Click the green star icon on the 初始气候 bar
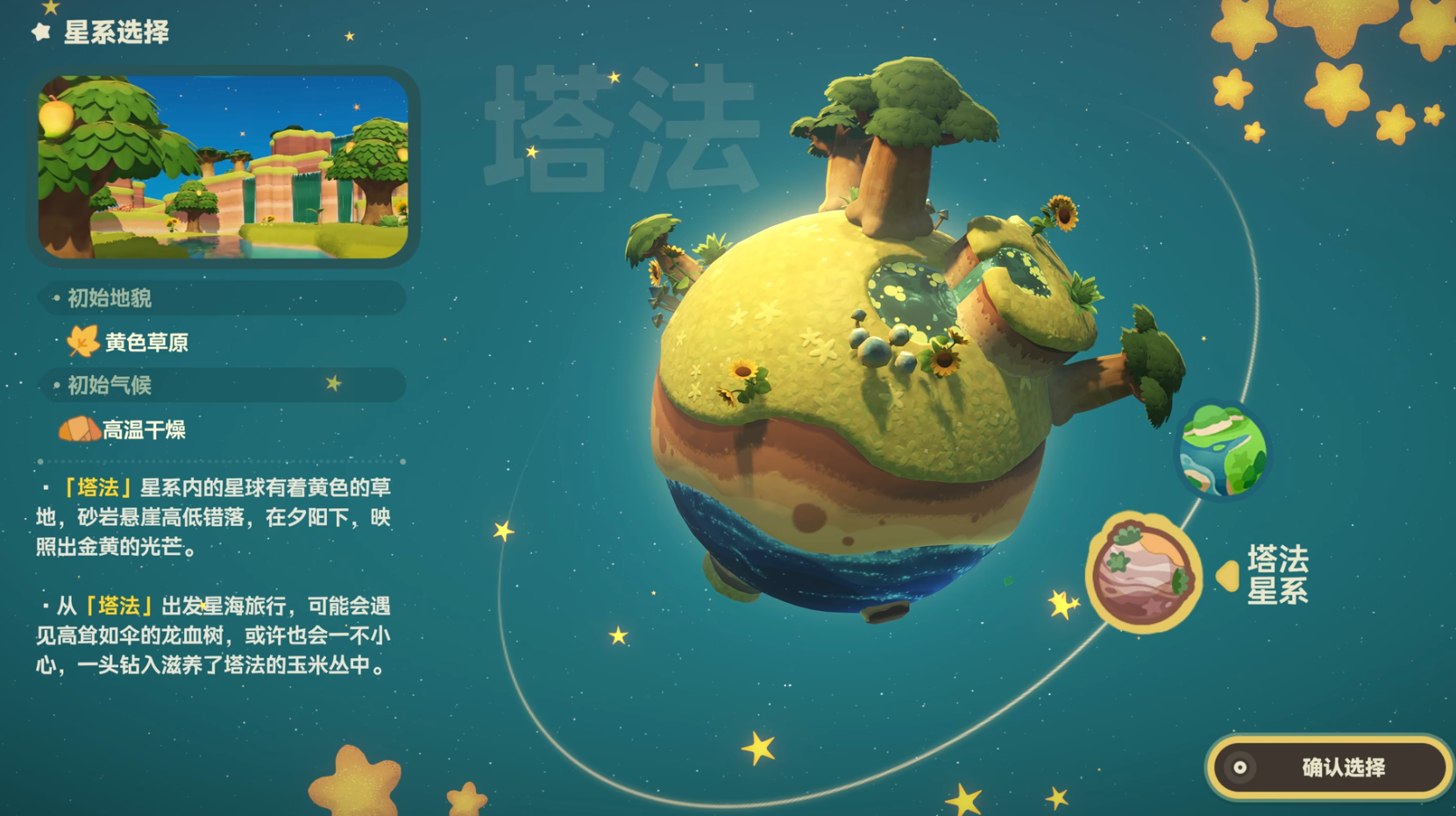 coord(335,384)
